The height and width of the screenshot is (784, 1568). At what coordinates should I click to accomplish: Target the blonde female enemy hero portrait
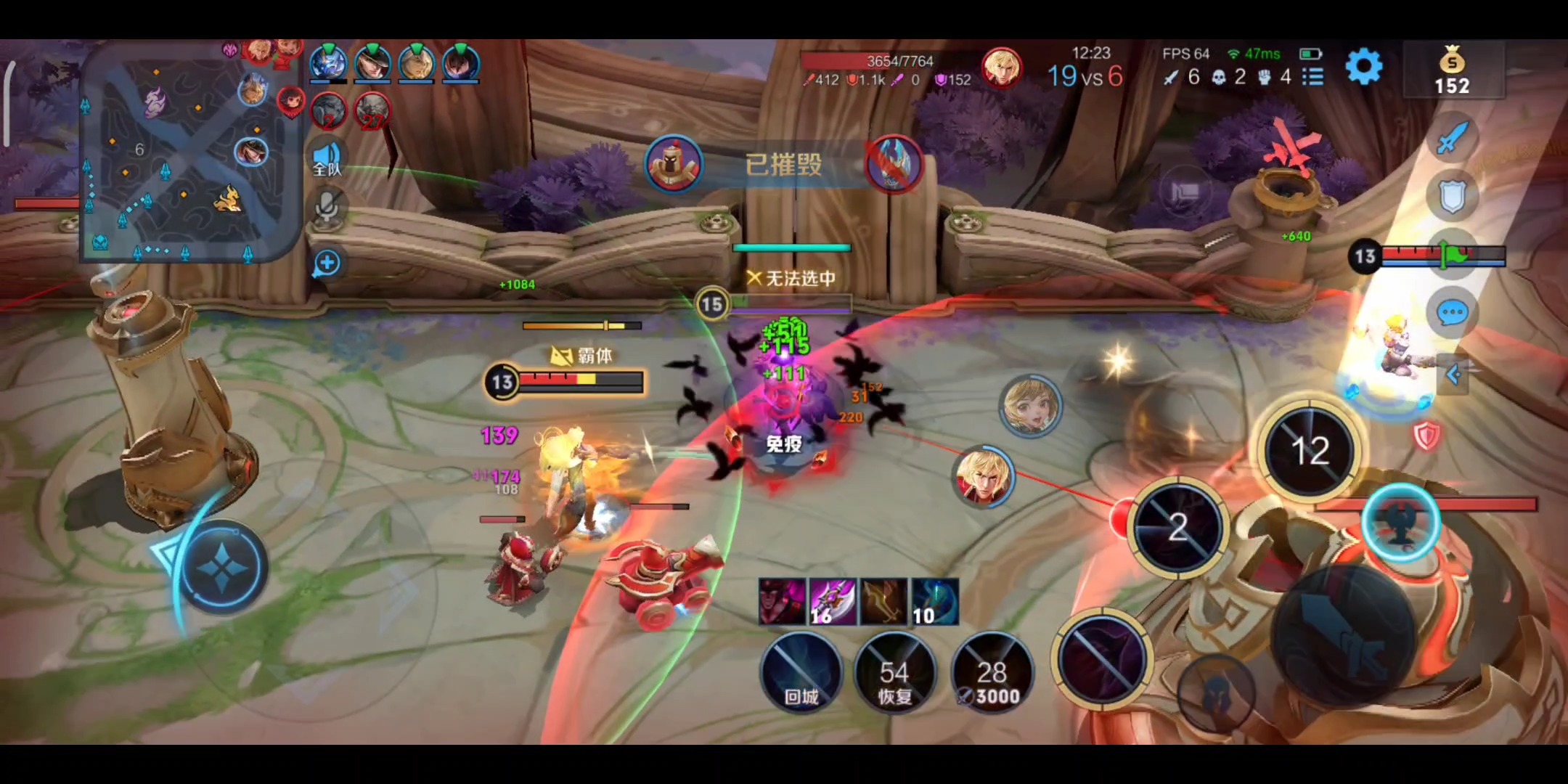[x=1030, y=407]
